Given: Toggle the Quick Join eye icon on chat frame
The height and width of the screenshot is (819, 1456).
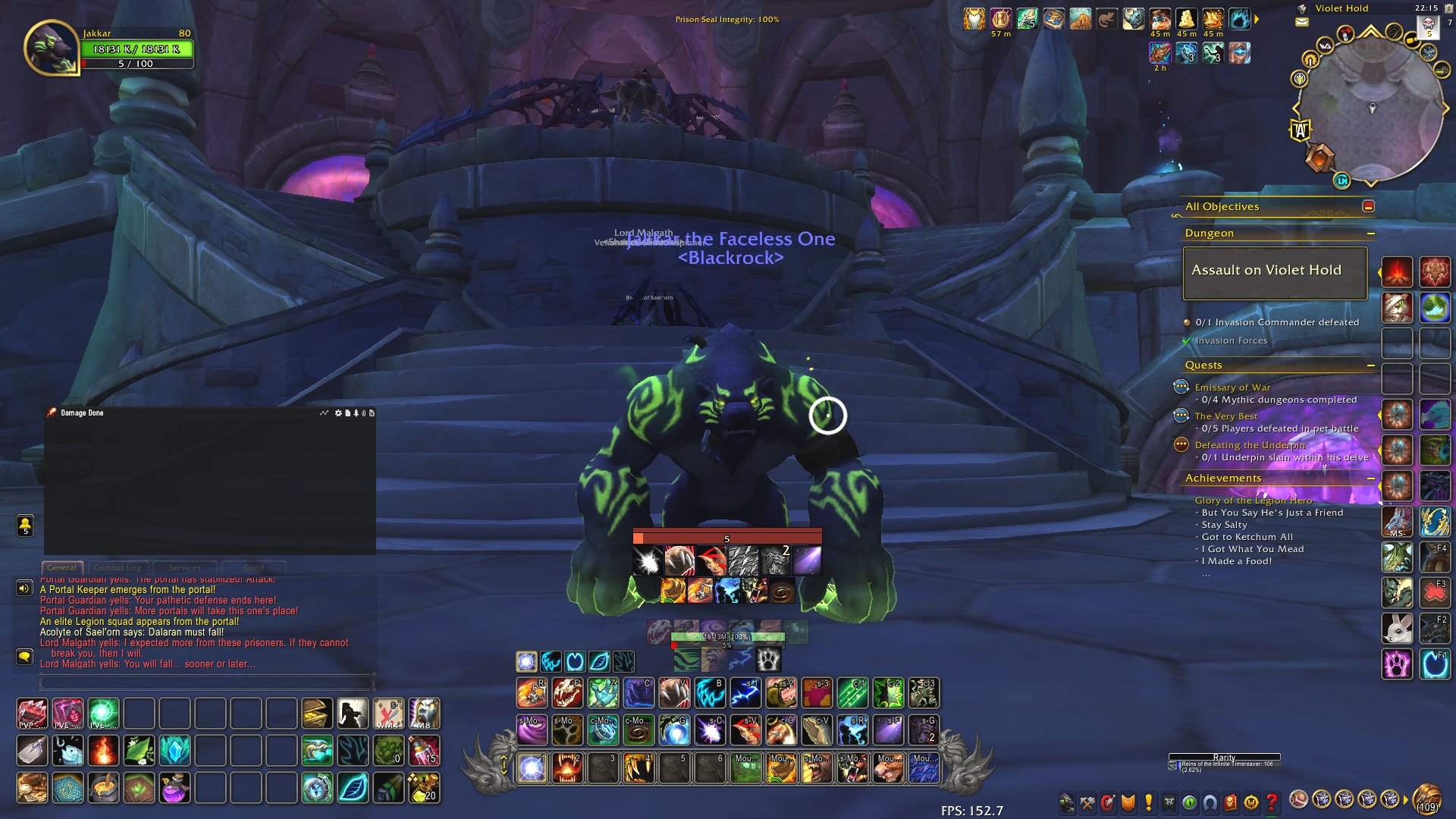Looking at the screenshot, I should coord(25,523).
